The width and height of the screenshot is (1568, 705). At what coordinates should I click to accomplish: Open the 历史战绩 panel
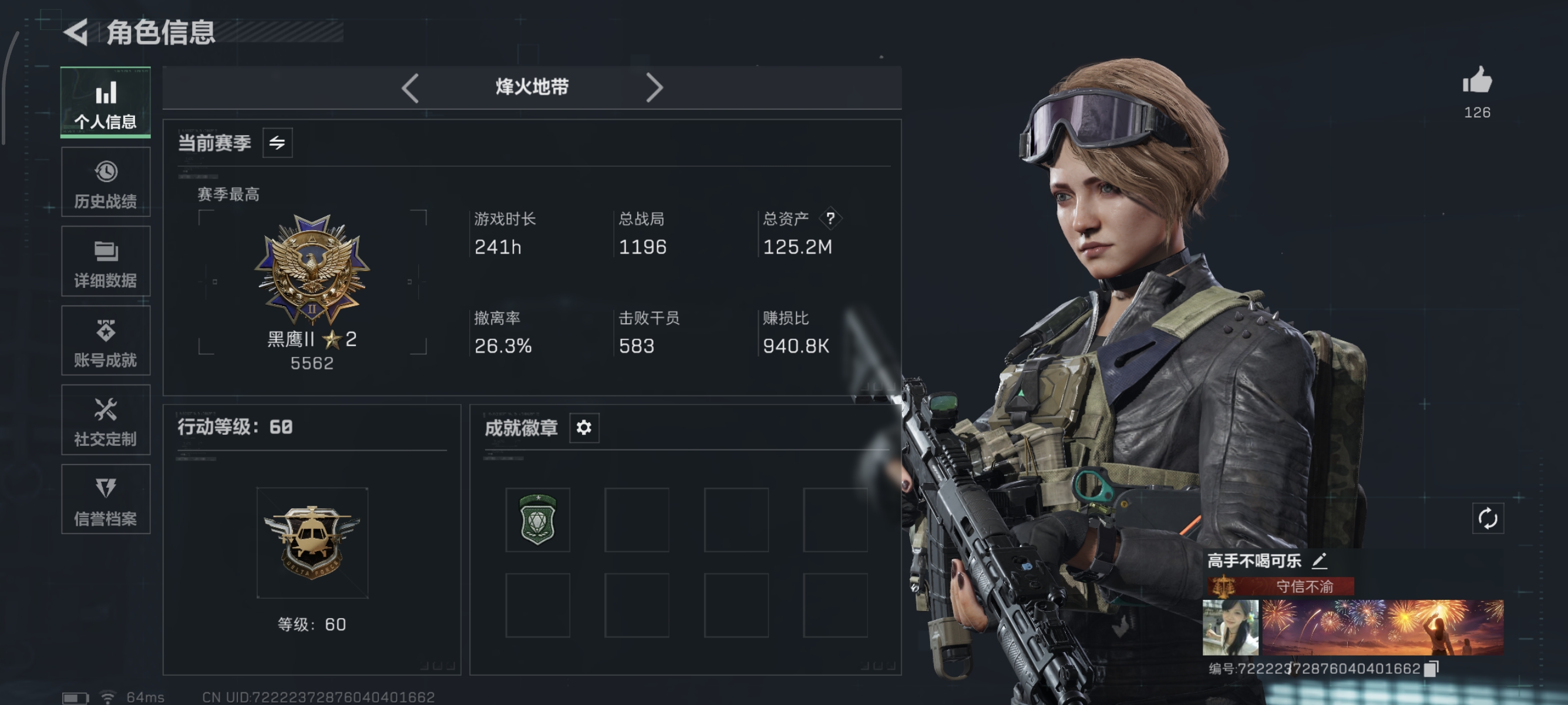tap(105, 182)
